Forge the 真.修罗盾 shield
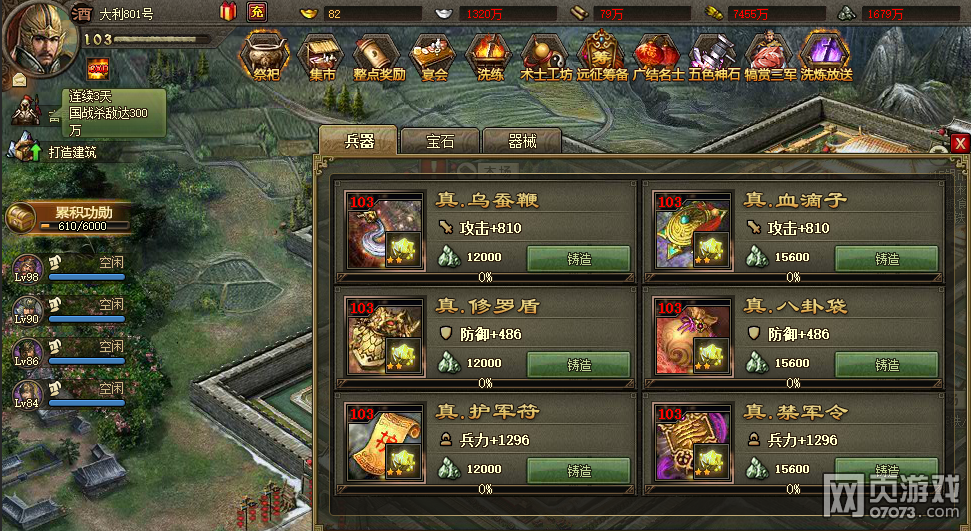The width and height of the screenshot is (971, 531). (578, 365)
